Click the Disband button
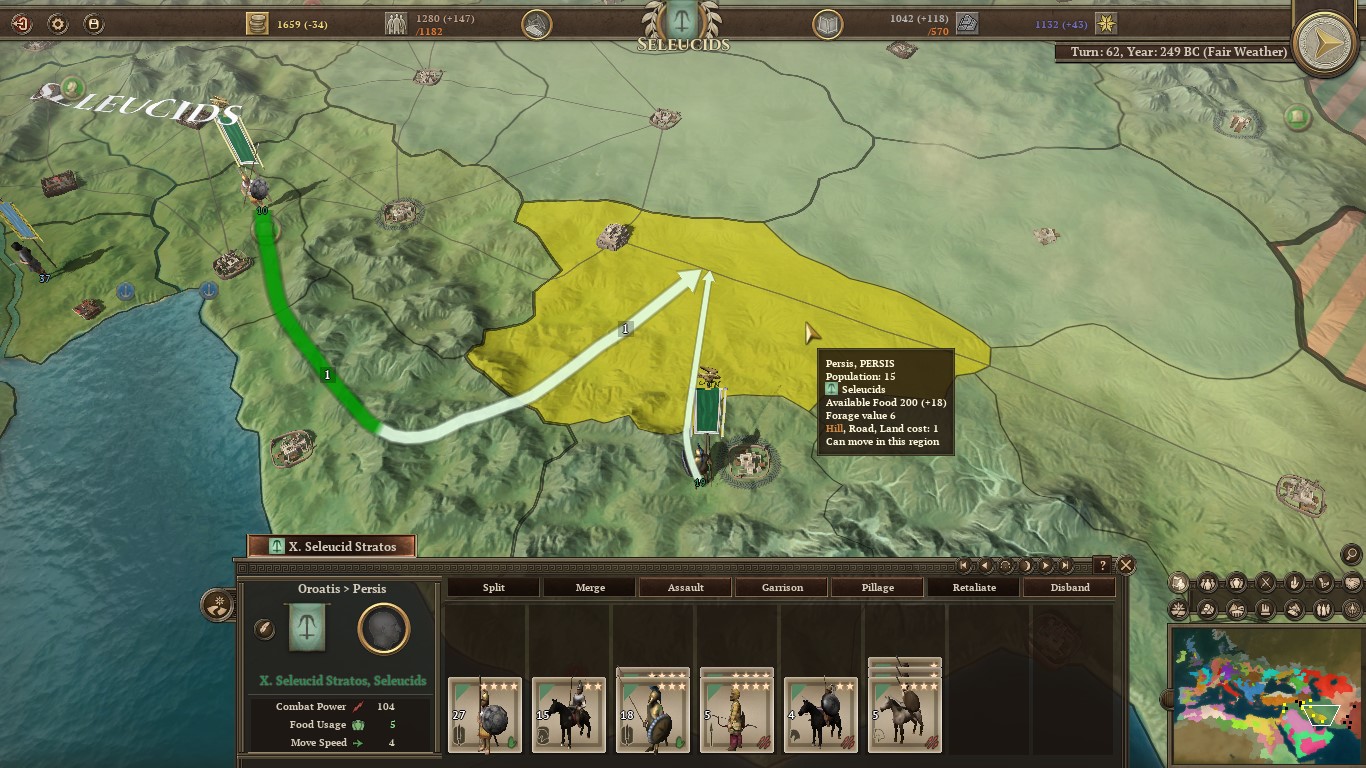The width and height of the screenshot is (1366, 768). tap(1069, 587)
